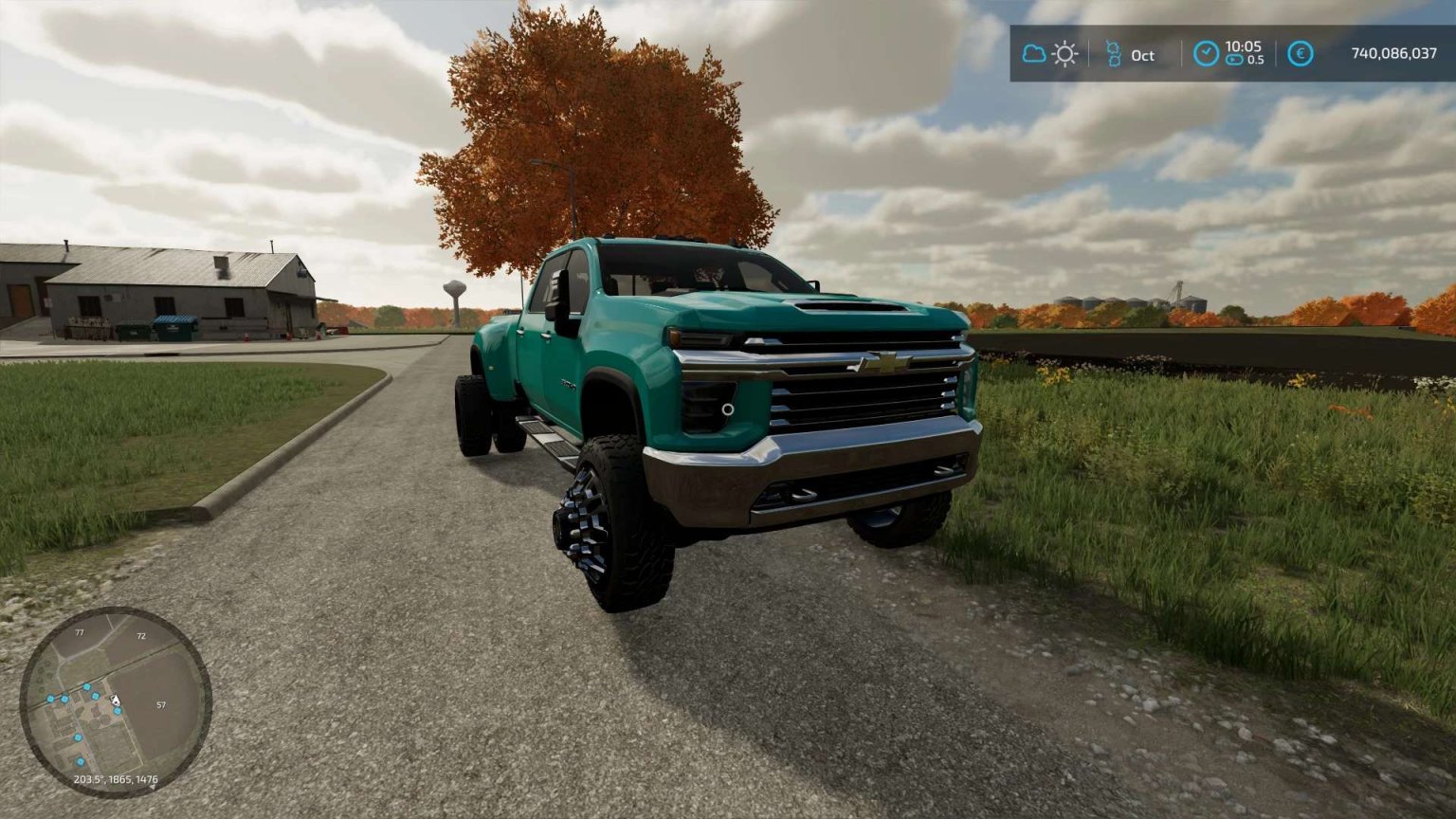Click the Oct month label
The width and height of the screenshot is (1456, 819).
(x=1143, y=56)
